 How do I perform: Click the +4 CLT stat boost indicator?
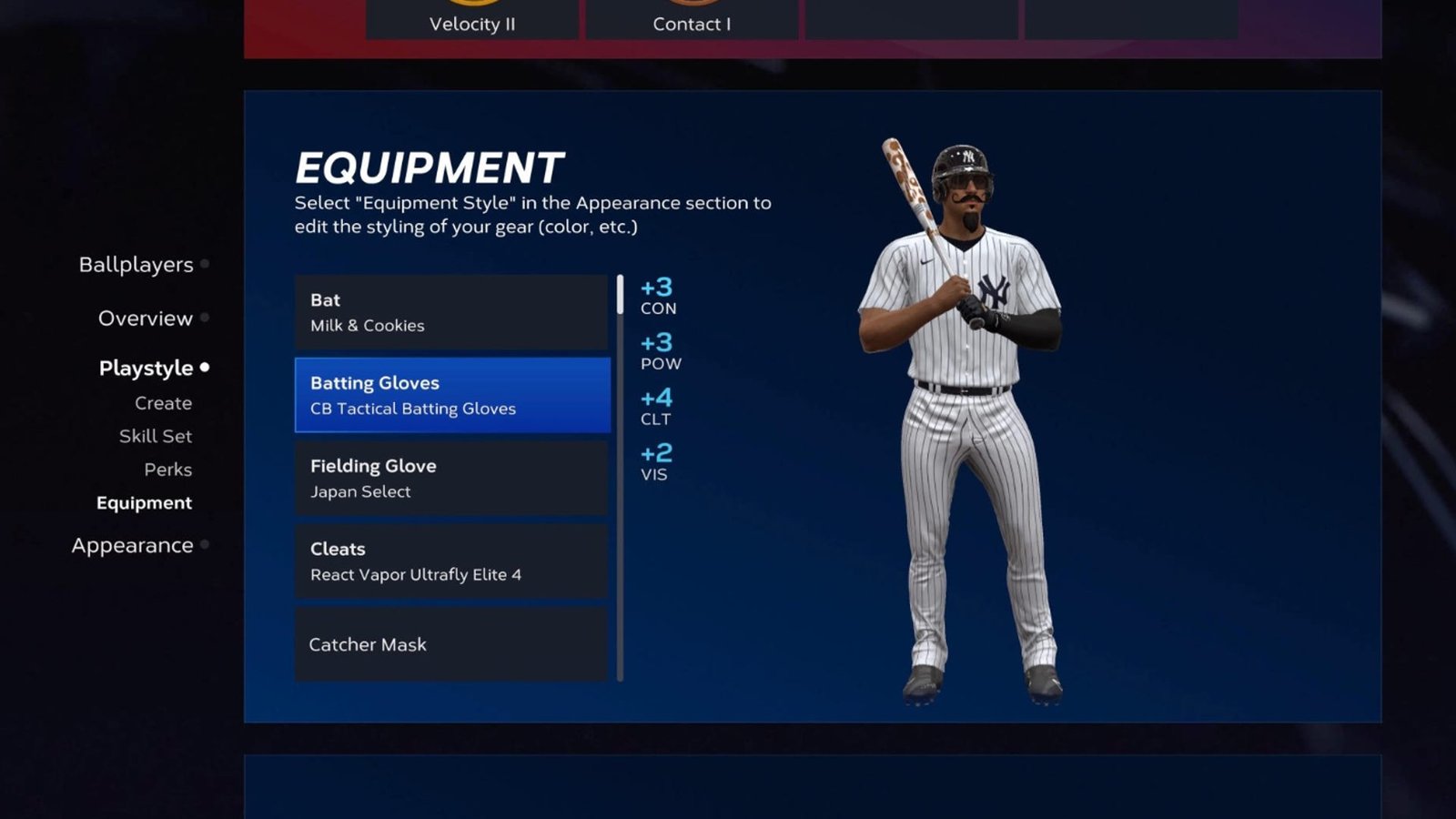click(x=657, y=406)
